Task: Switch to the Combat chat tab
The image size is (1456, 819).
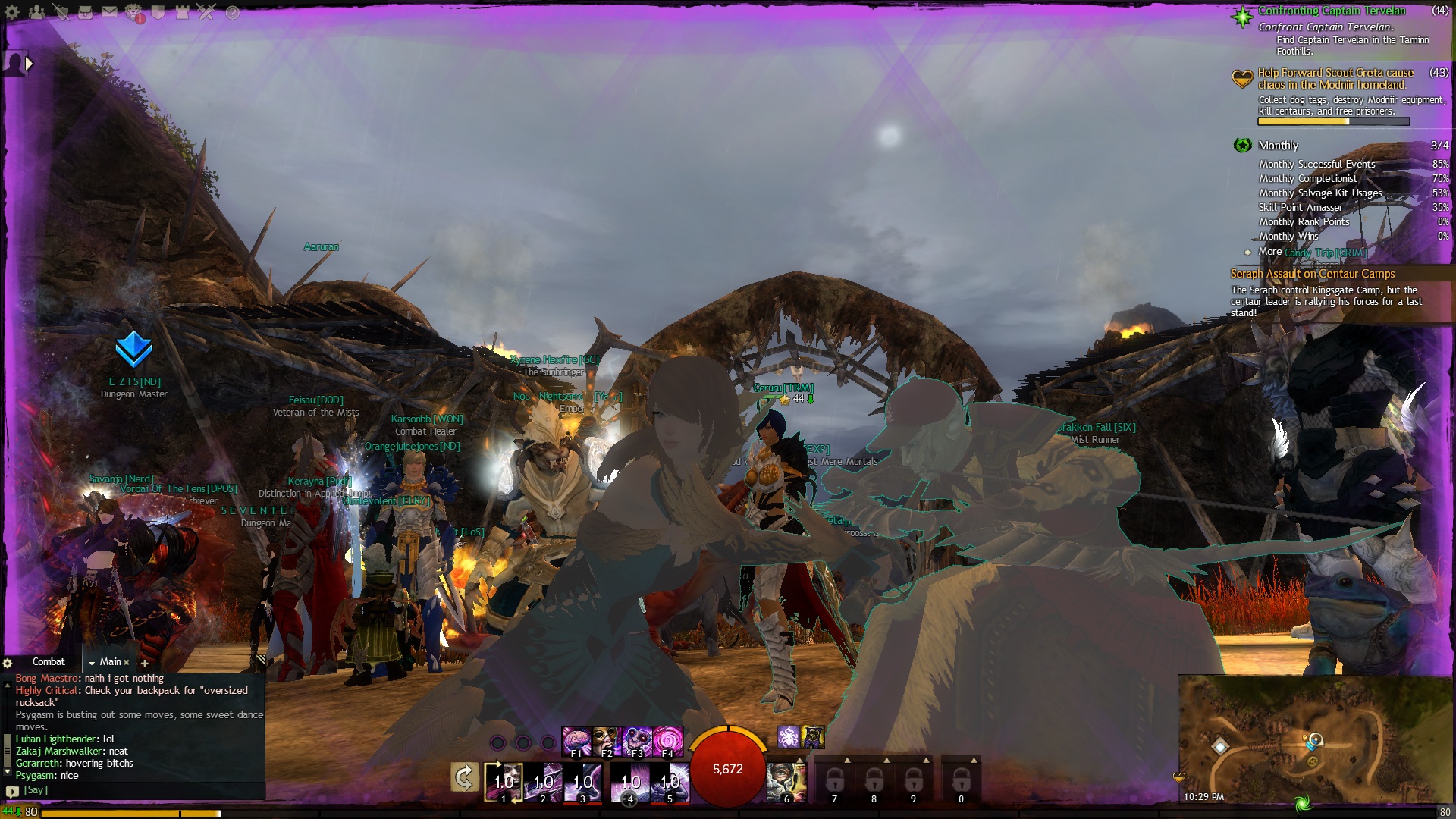Action: (x=49, y=662)
